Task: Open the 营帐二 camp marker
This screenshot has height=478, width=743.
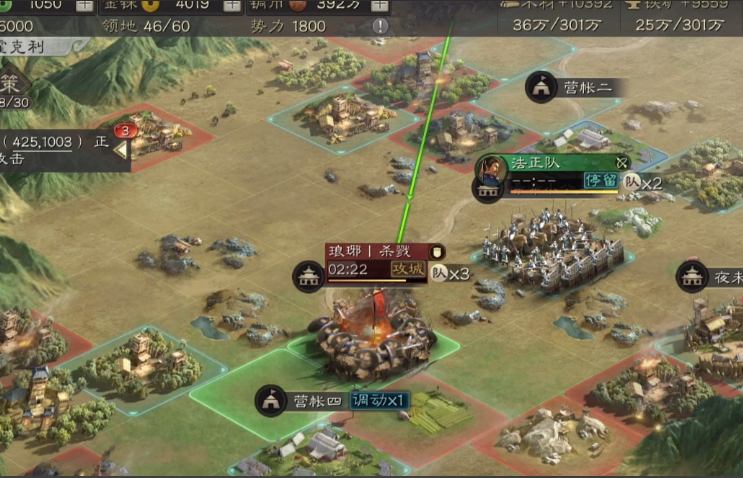Action: tap(541, 88)
